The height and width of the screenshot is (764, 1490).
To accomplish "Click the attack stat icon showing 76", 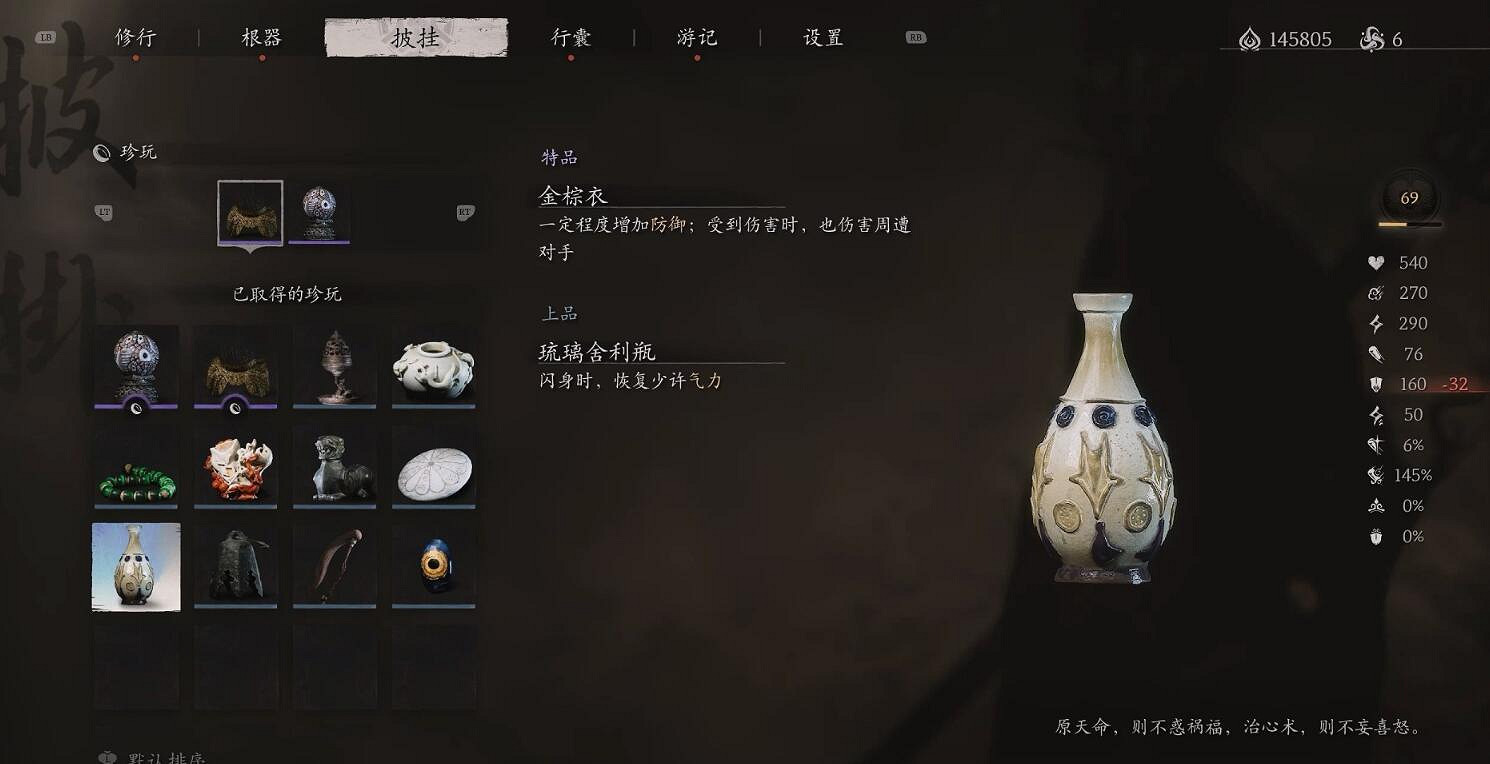I will click(1375, 353).
